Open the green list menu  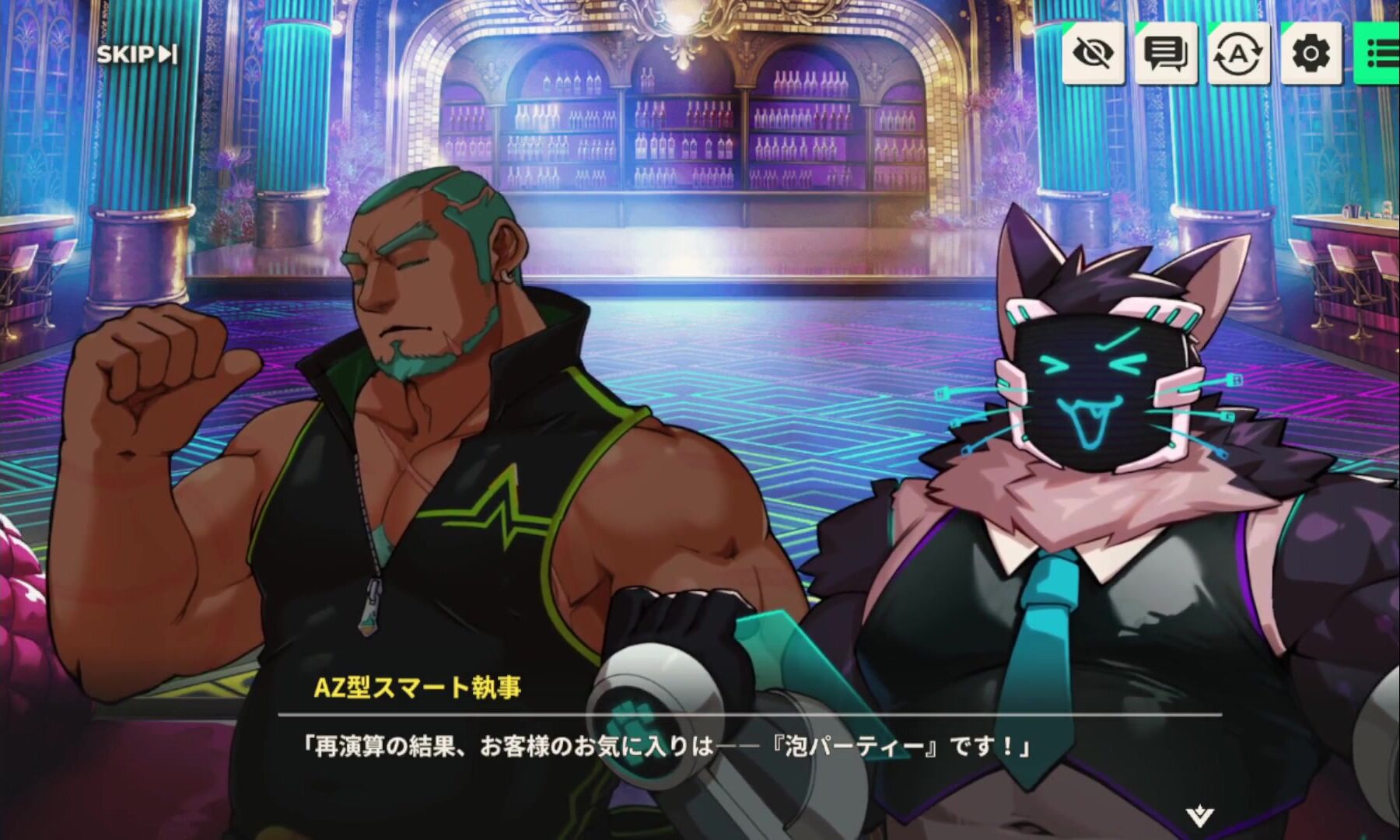[1381, 53]
